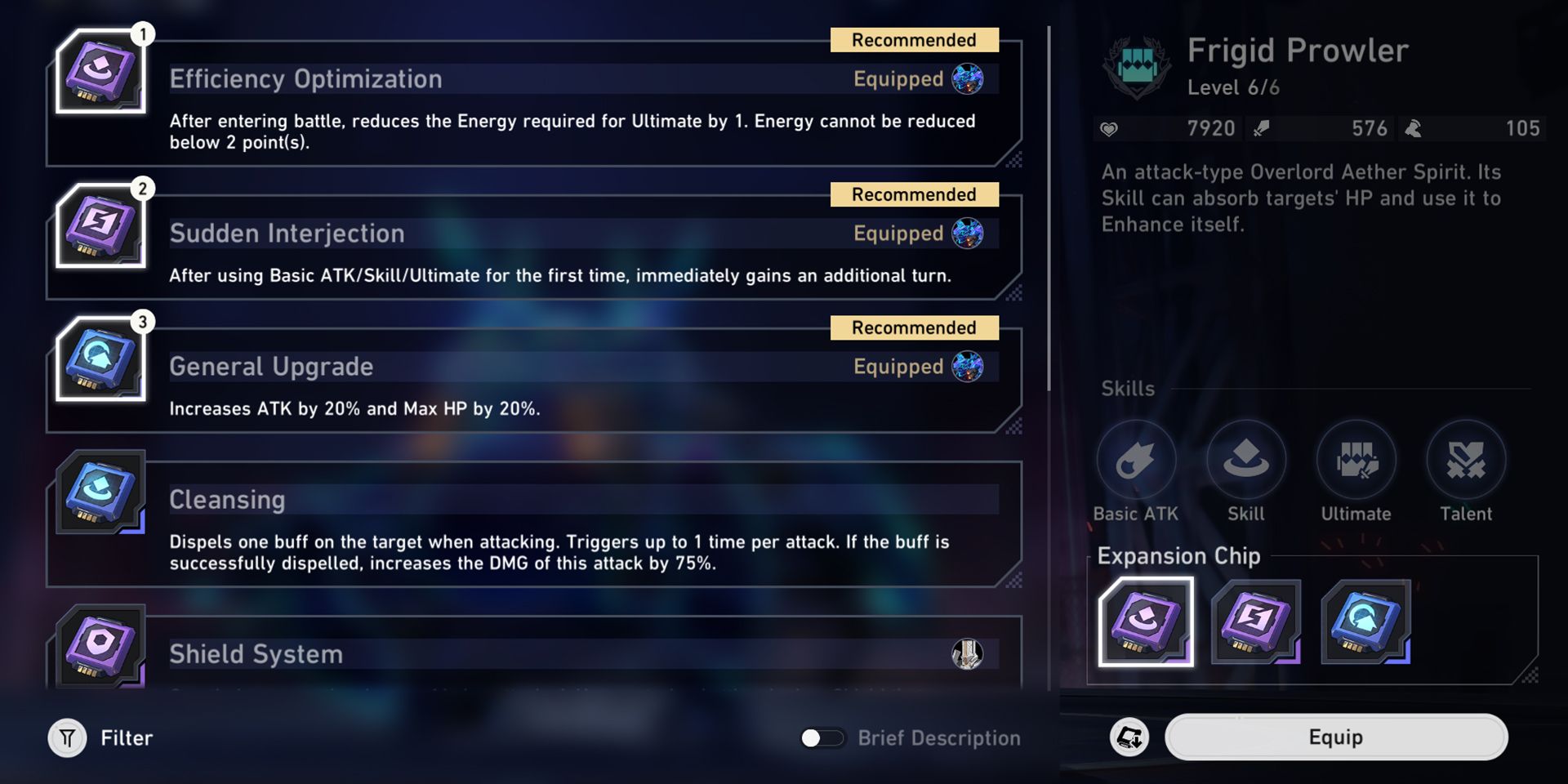Screen dimensions: 1568x784
Task: Toggle the Brief Description switch
Action: coord(823,737)
